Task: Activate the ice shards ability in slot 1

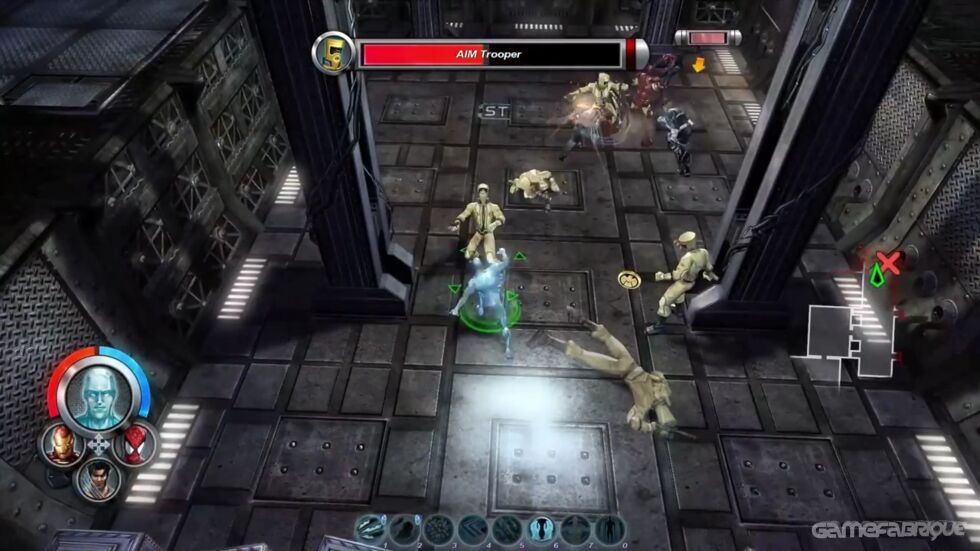Action: [x=370, y=528]
